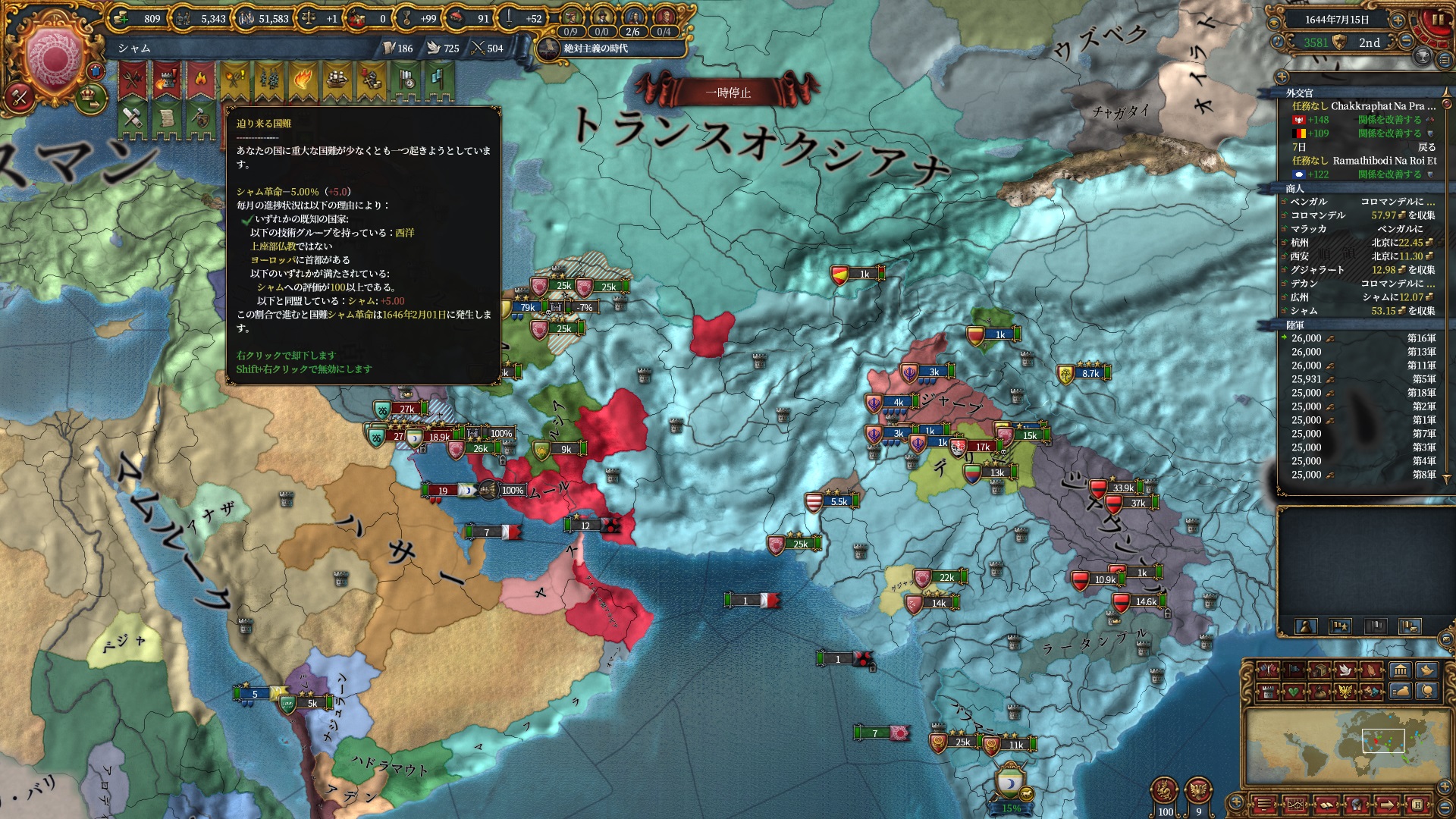1456x819 pixels.
Task: Open the trophy achievements button
Action: (1423, 56)
